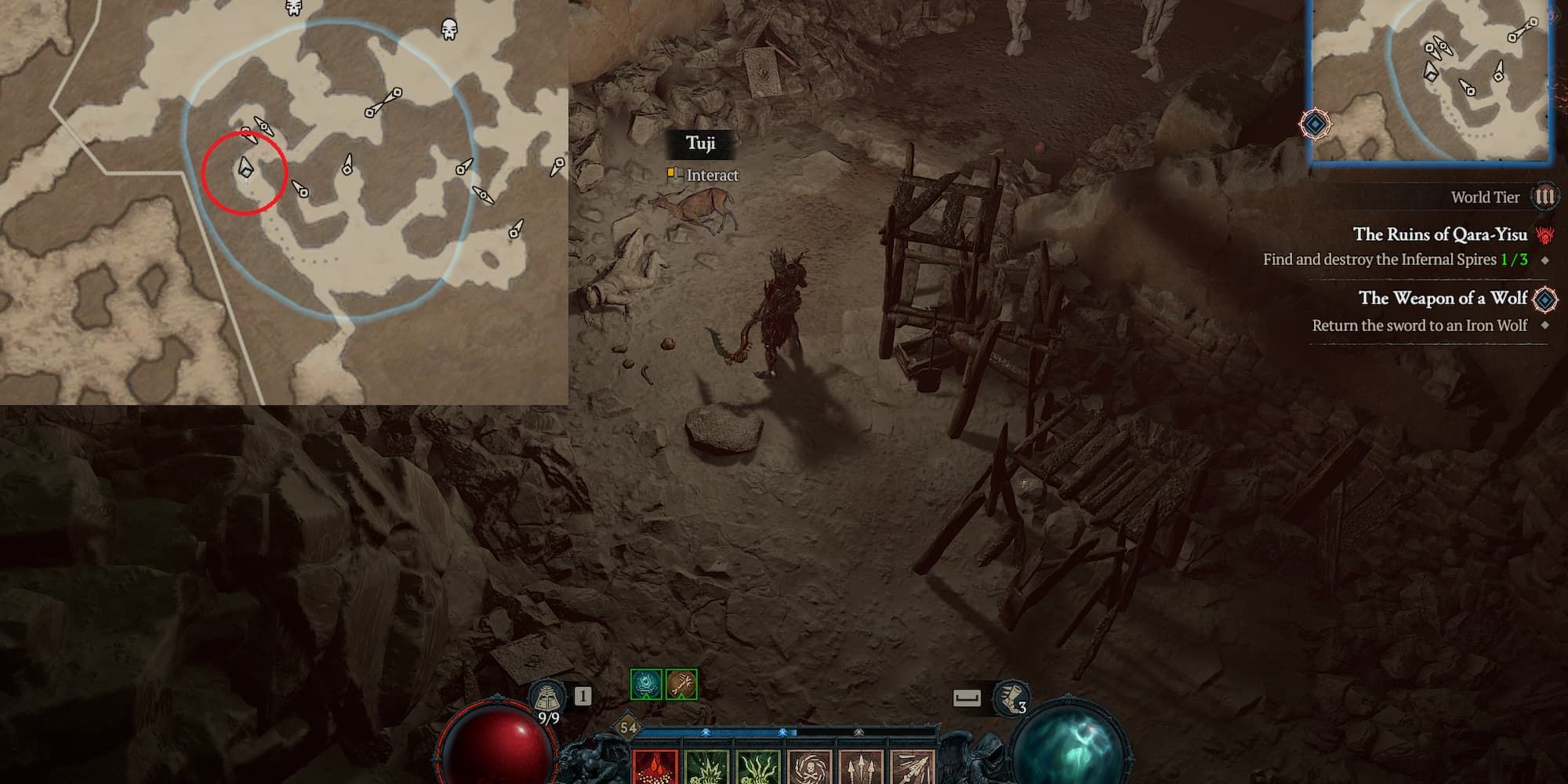1568x784 pixels.
Task: Click the blue tracking emblem next to The Weapon of a Wolf
Action: [x=1544, y=301]
